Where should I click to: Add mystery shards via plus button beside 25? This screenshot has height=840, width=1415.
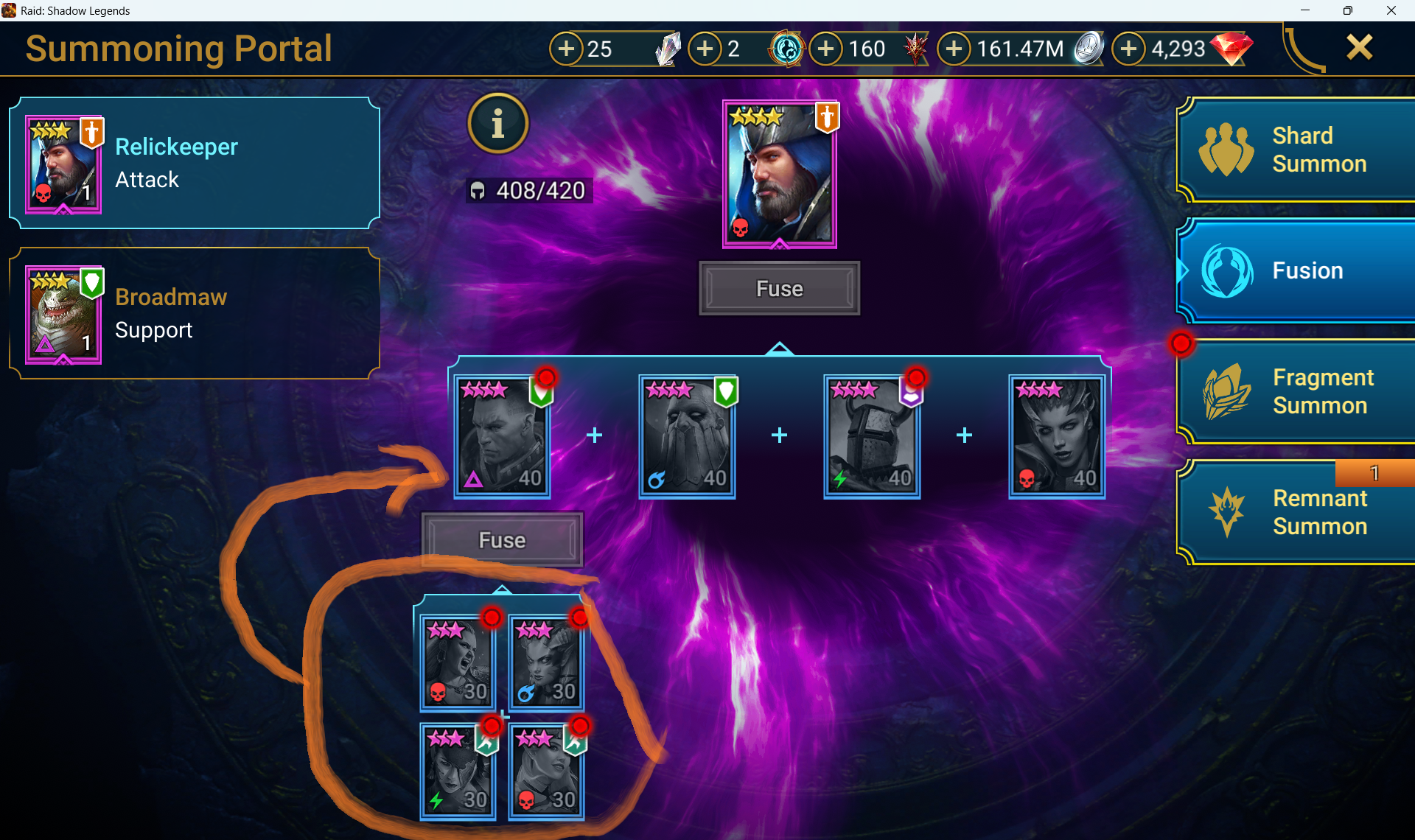click(x=566, y=49)
